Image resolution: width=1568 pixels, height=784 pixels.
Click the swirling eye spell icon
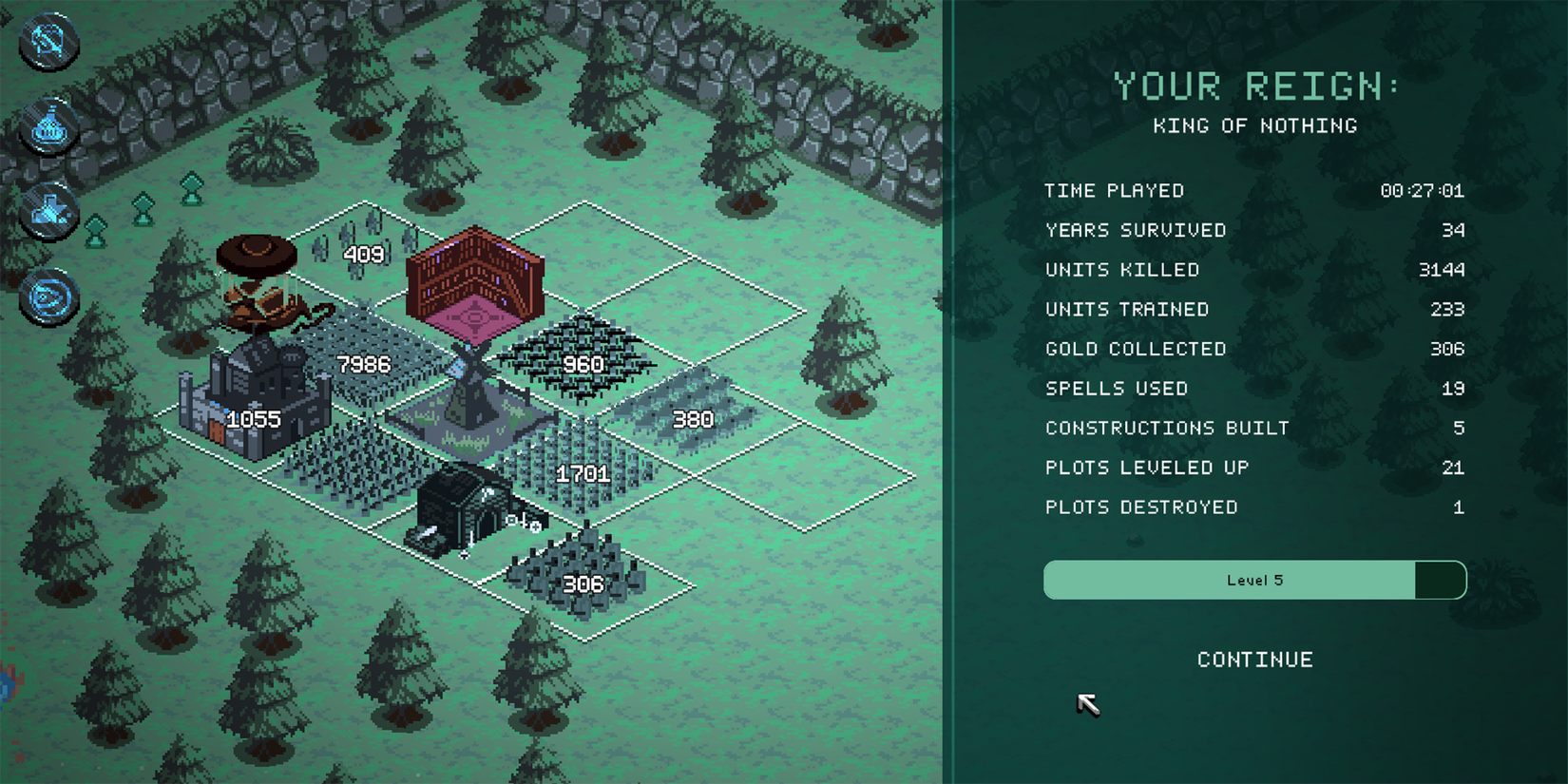coord(48,295)
